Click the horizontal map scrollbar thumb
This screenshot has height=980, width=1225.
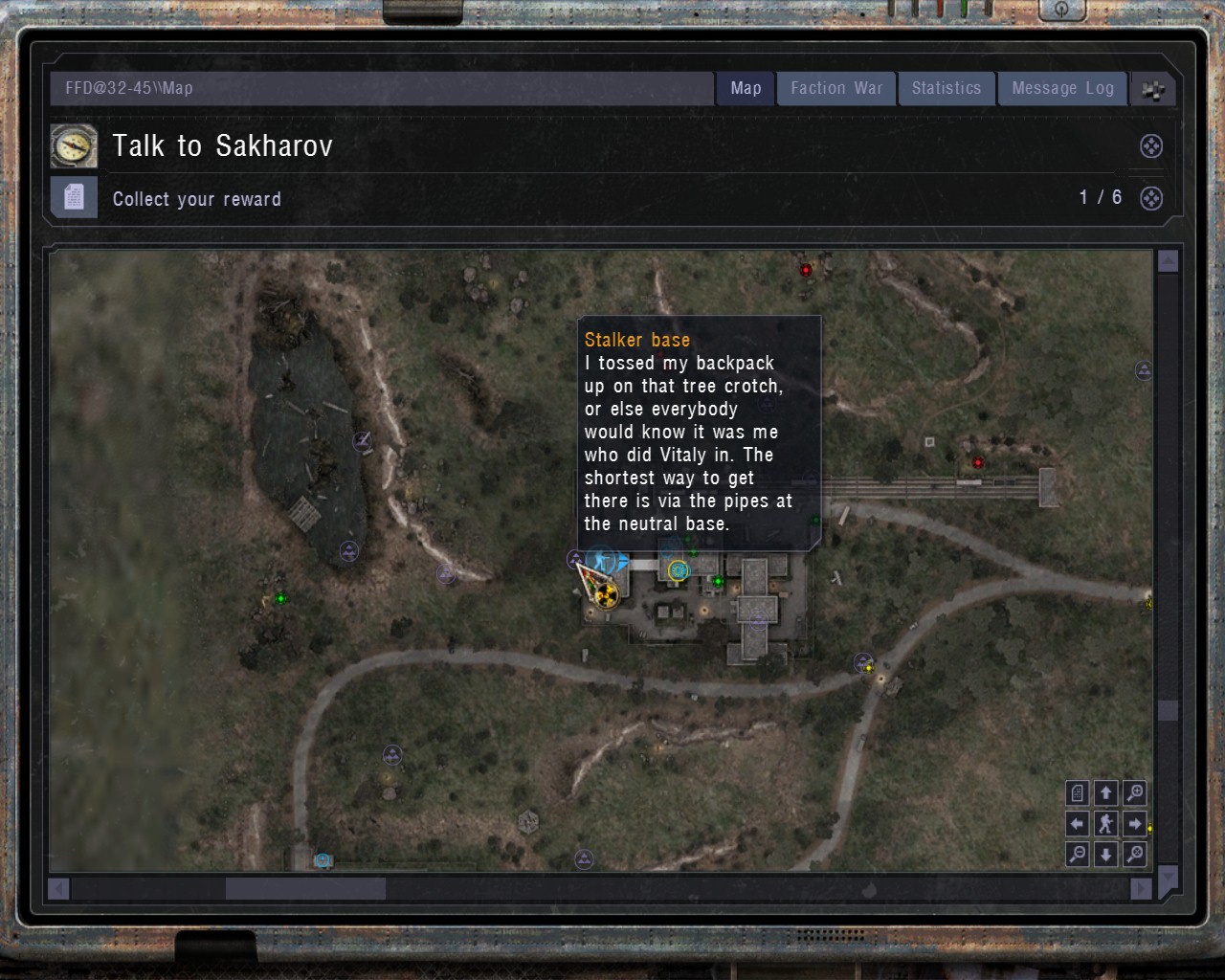pyautogui.click(x=304, y=889)
